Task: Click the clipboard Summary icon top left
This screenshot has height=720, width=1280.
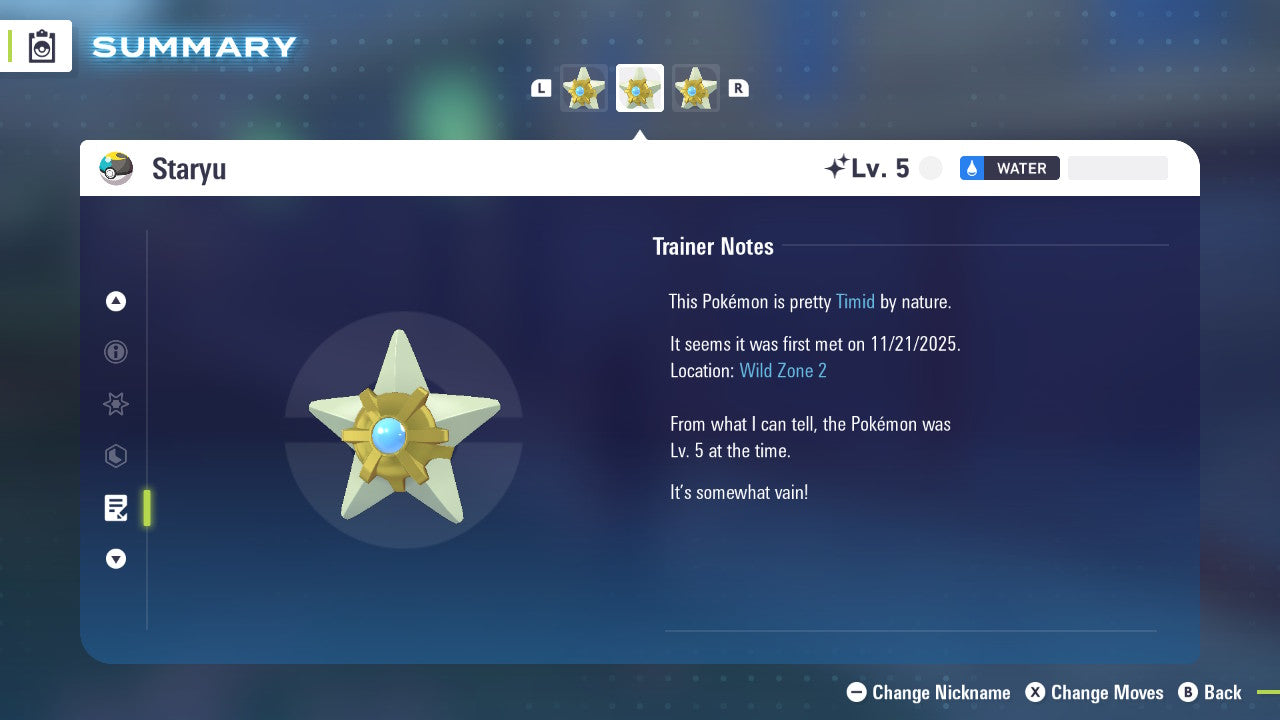Action: (x=40, y=46)
